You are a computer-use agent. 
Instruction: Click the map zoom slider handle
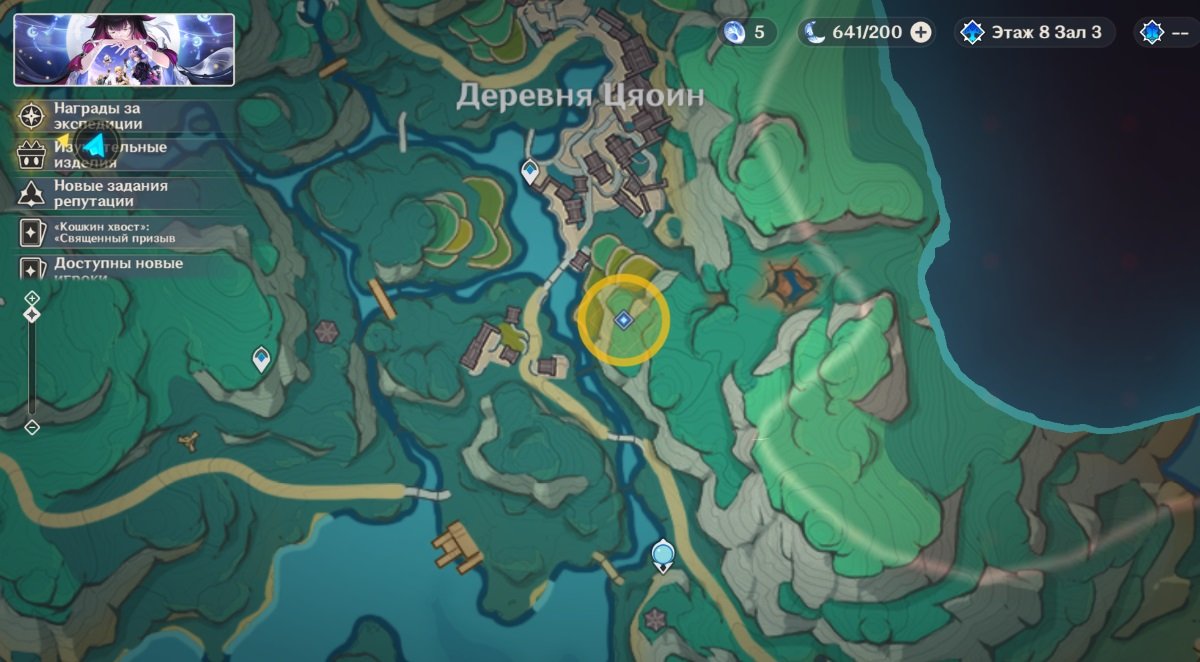32,314
